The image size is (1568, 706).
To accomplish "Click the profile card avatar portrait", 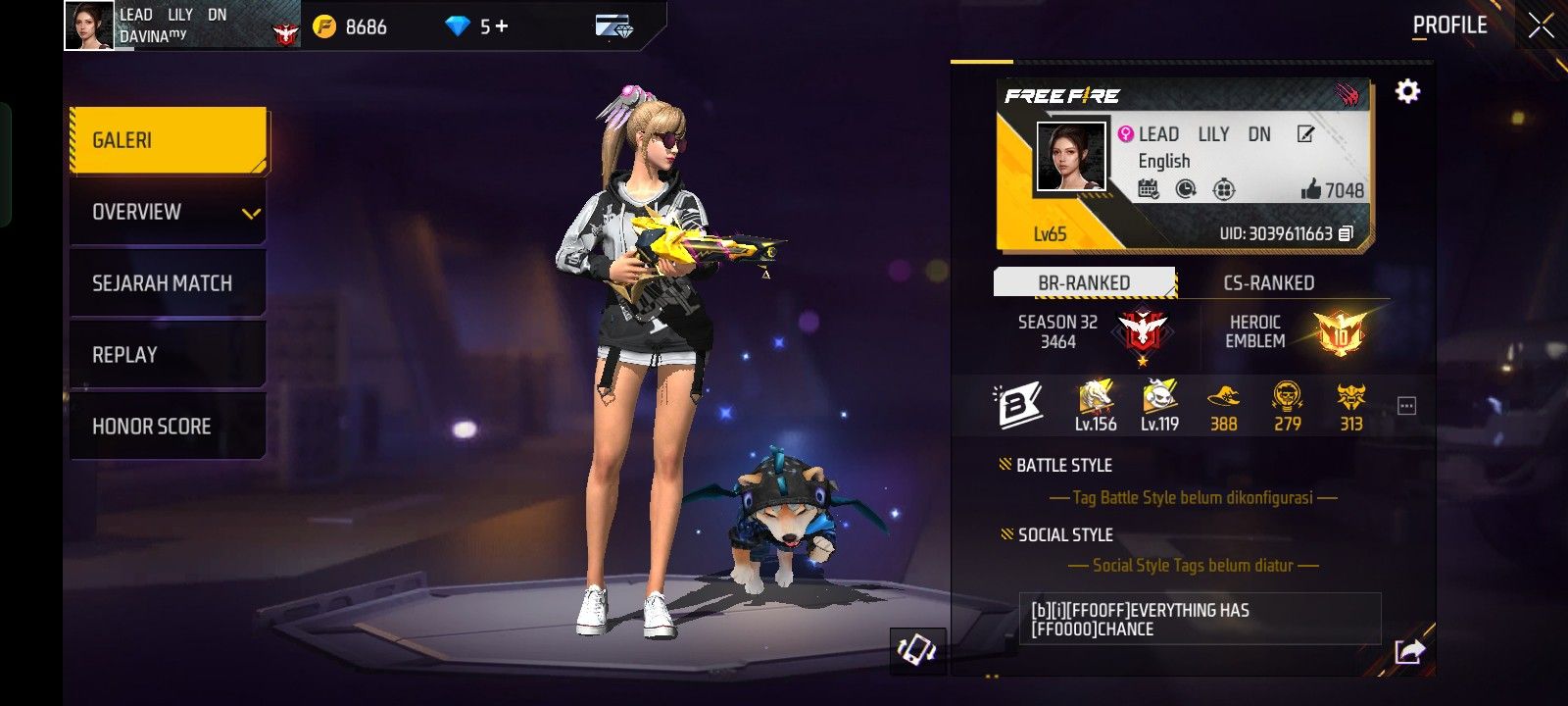I will coord(1070,157).
